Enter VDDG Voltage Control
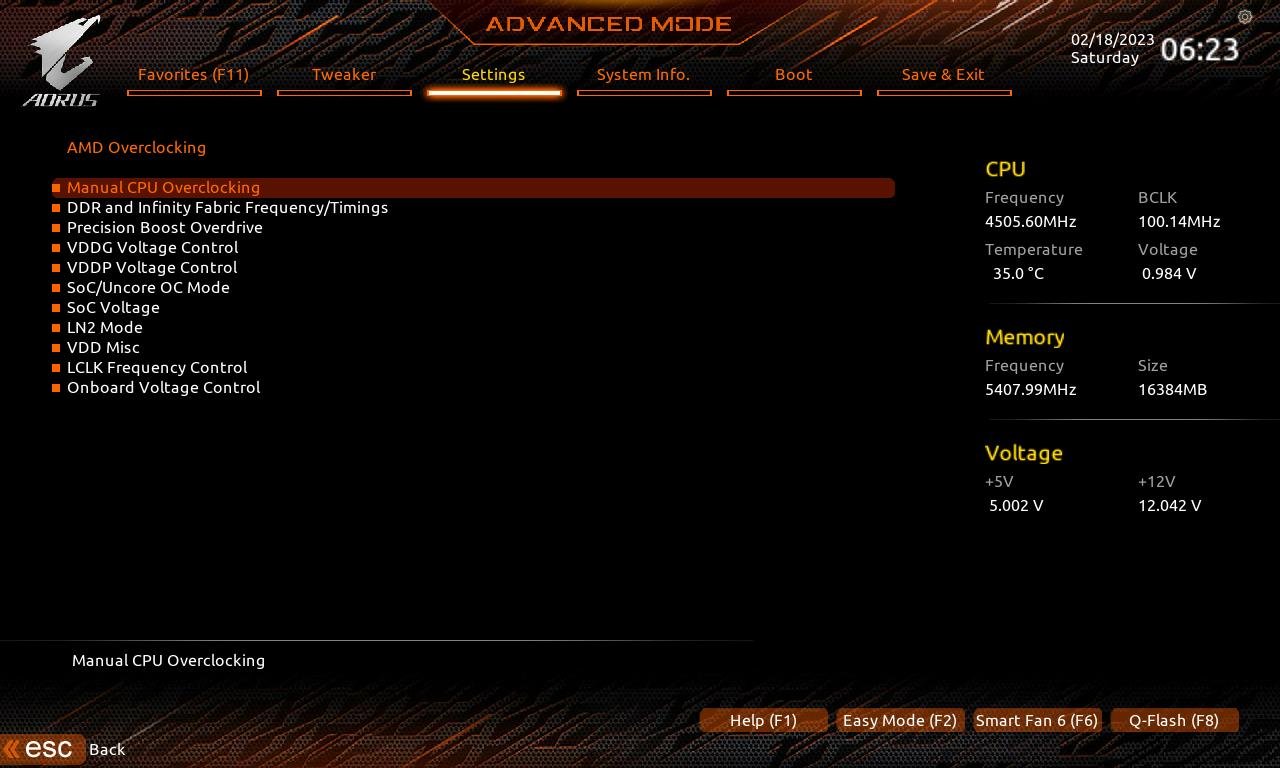Viewport: 1280px width, 768px height. click(152, 247)
